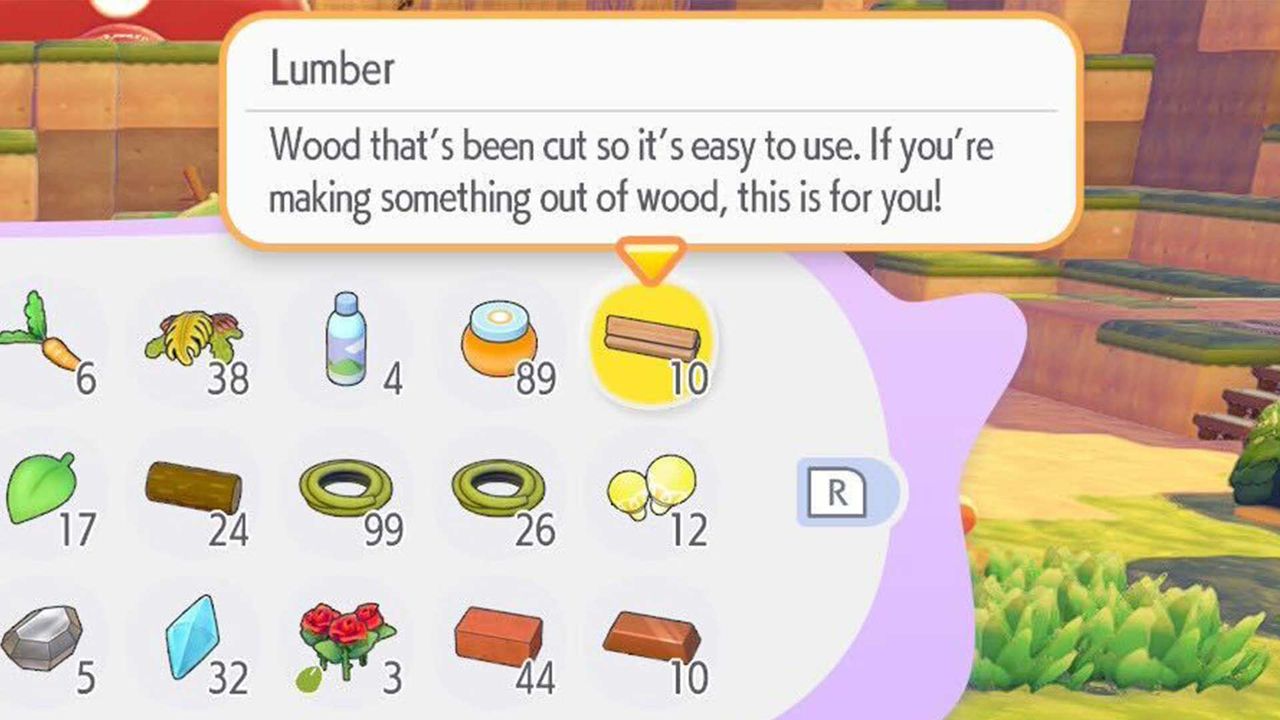Open the orange jar item with count 89

tap(495, 340)
